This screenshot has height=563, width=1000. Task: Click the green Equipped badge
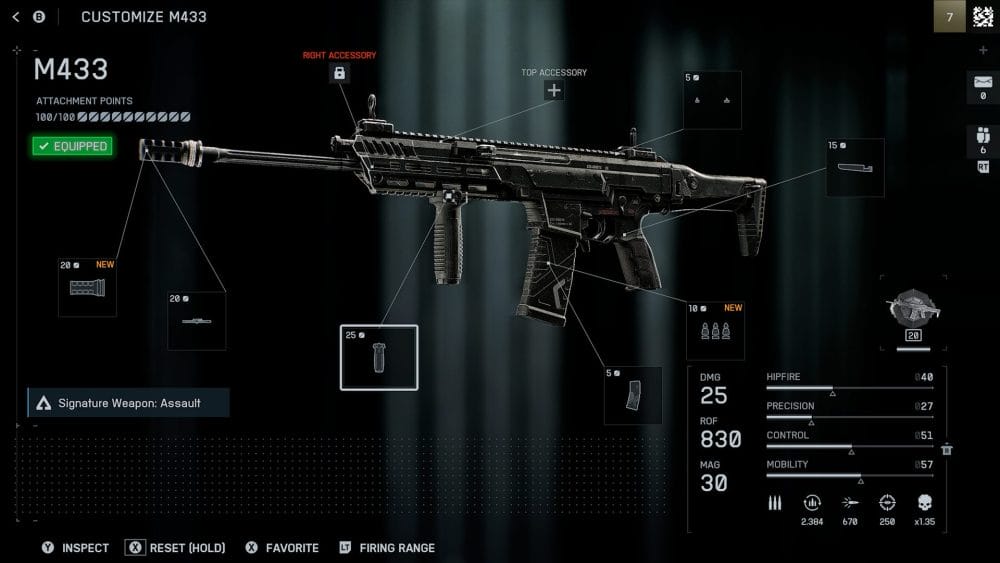[x=72, y=146]
